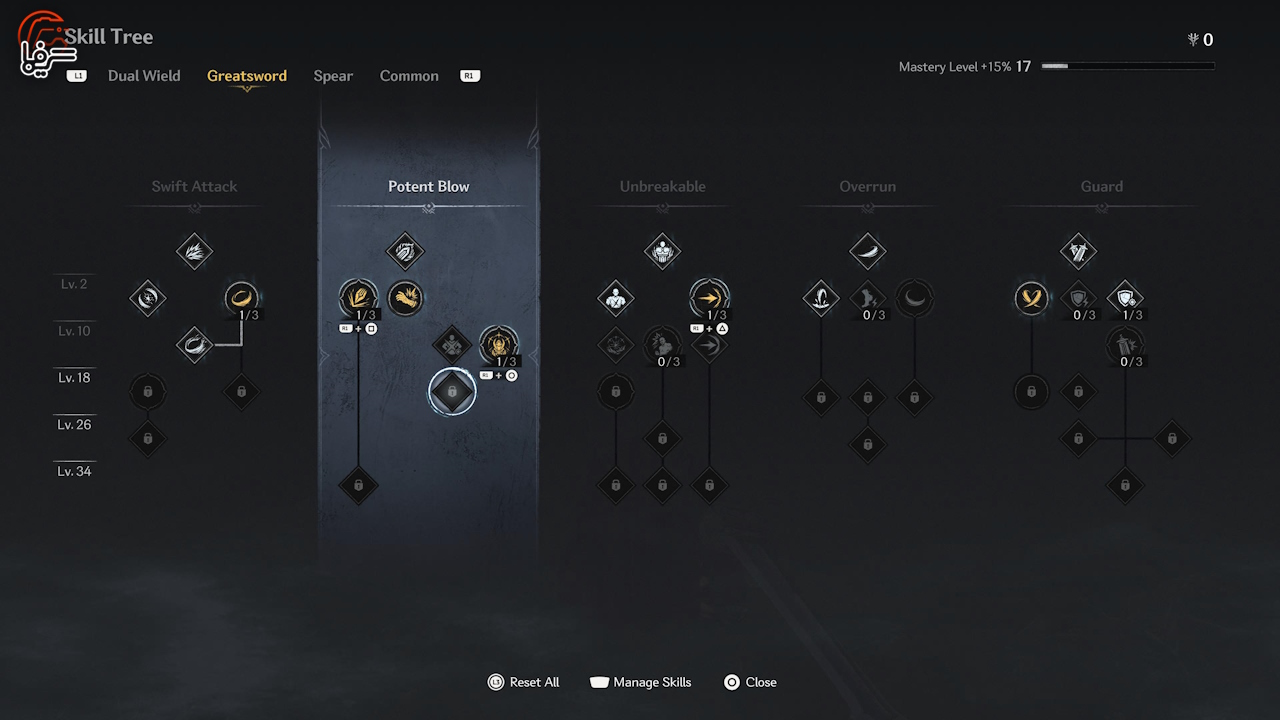Open the Spear skill tab
Viewport: 1280px width, 720px height.
pos(333,76)
